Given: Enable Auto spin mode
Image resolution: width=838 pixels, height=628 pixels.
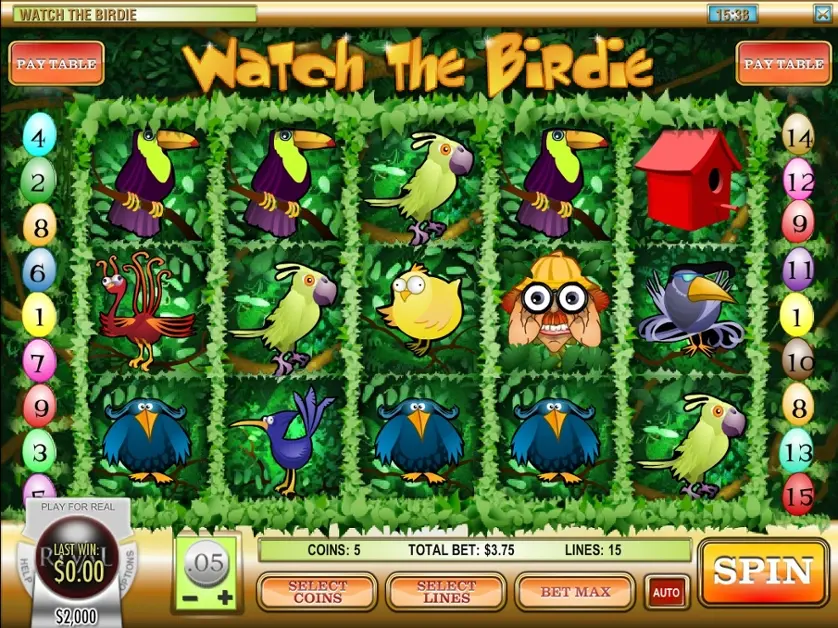Looking at the screenshot, I should pyautogui.click(x=666, y=592).
